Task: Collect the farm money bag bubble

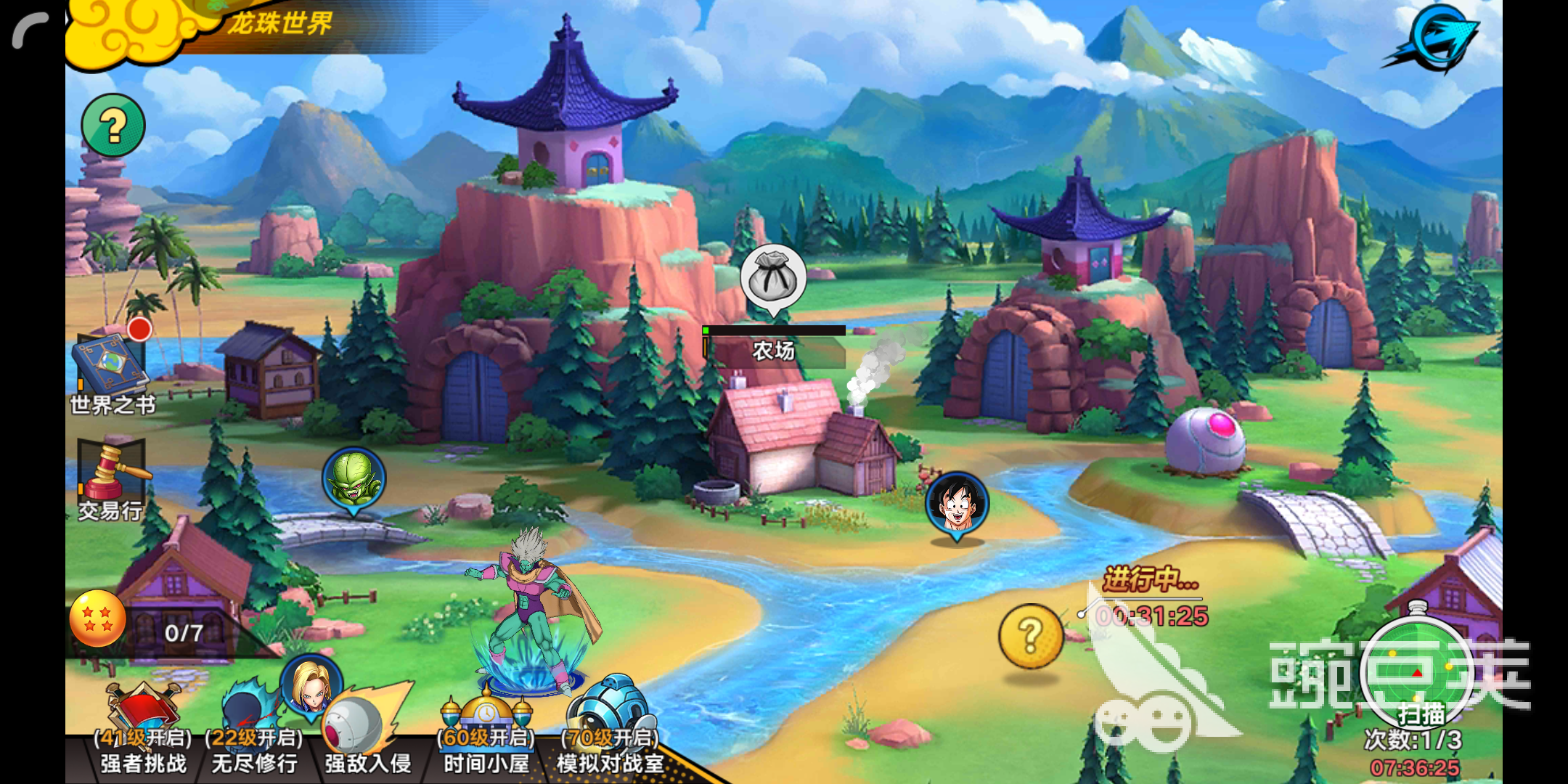Action: 773,278
